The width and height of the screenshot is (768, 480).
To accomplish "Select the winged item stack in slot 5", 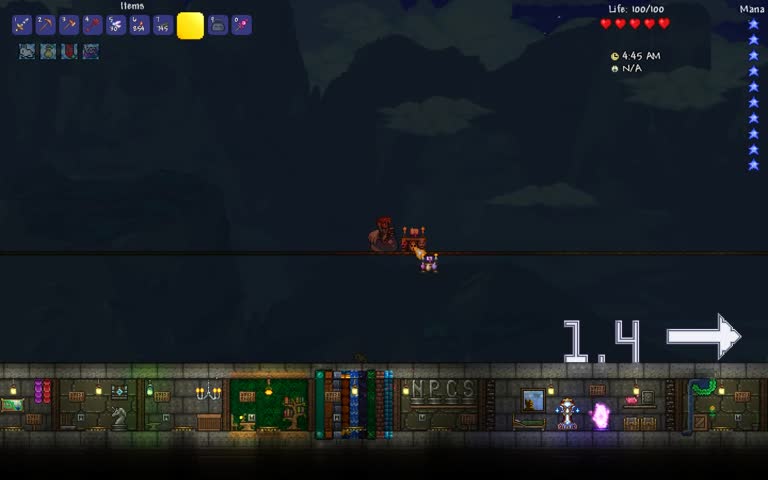I will (x=116, y=25).
